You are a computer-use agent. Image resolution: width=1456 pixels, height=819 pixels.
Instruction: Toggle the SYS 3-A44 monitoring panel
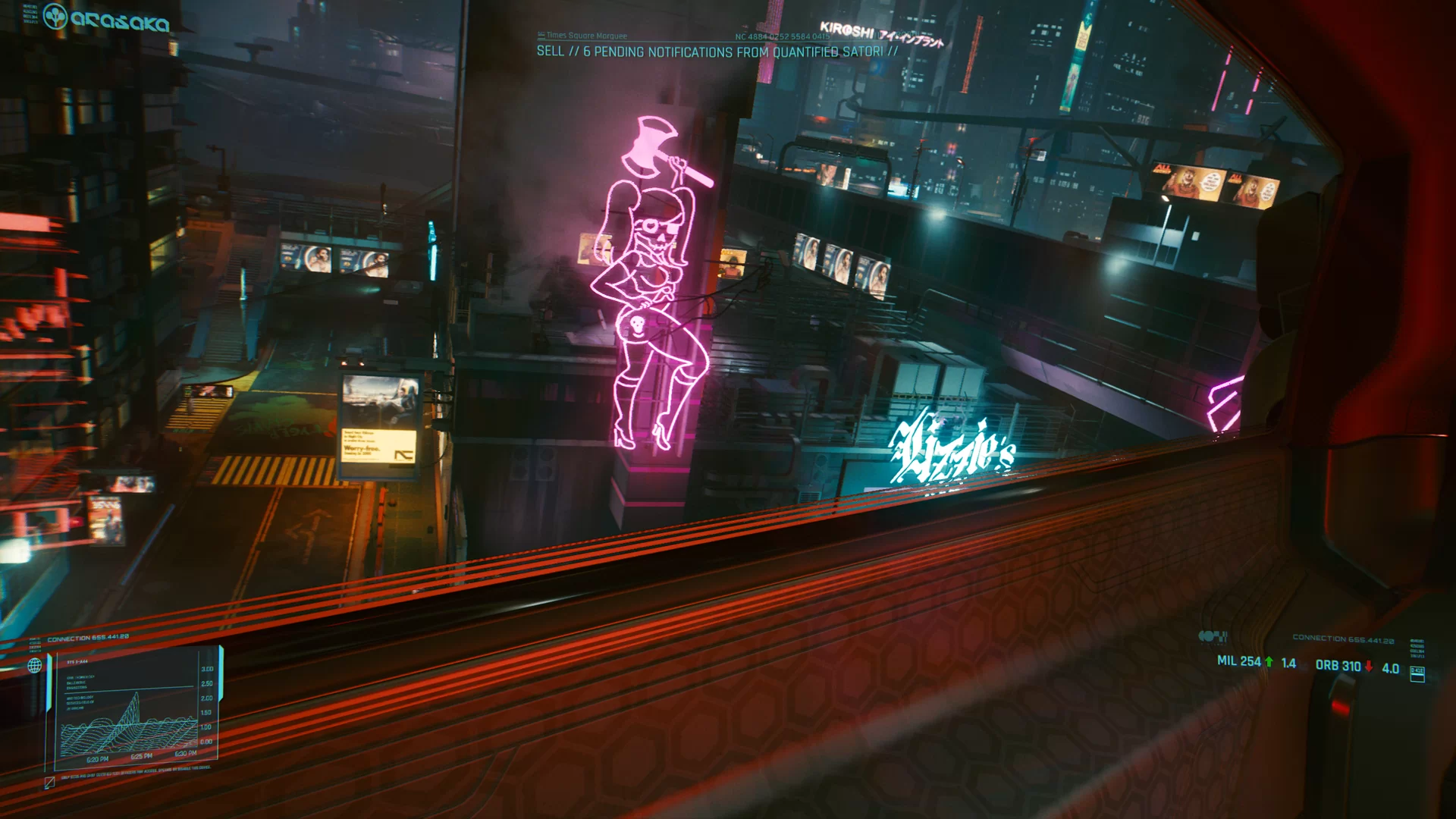point(77,661)
